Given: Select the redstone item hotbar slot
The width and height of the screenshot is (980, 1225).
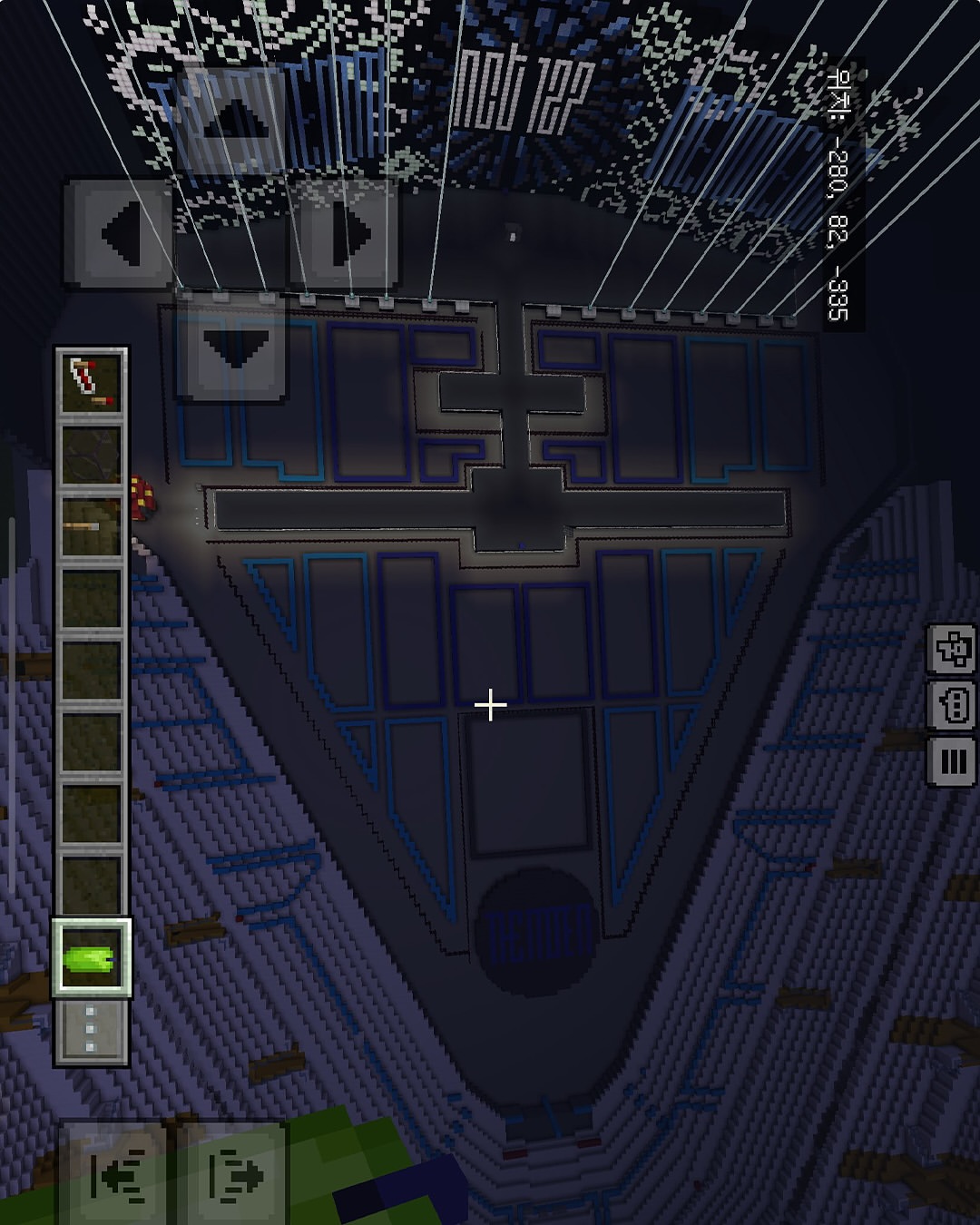Looking at the screenshot, I should coord(91,382).
